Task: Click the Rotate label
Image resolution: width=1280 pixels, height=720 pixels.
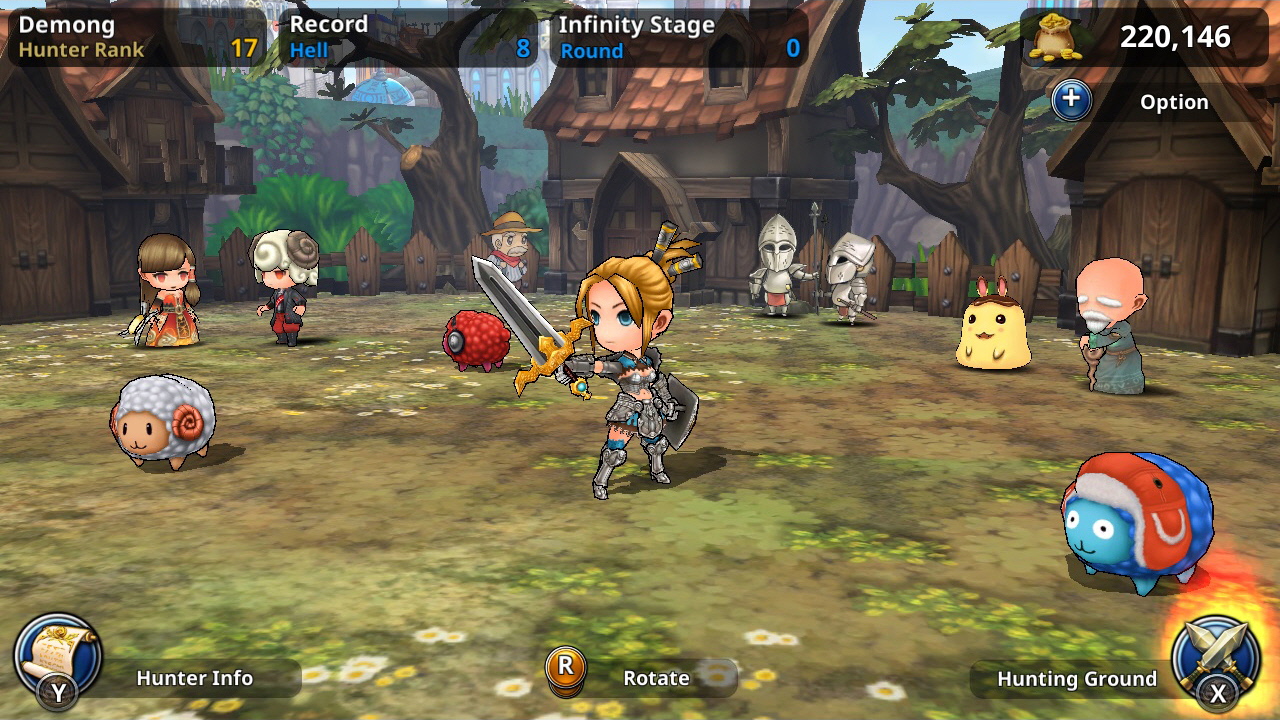Action: pyautogui.click(x=659, y=678)
